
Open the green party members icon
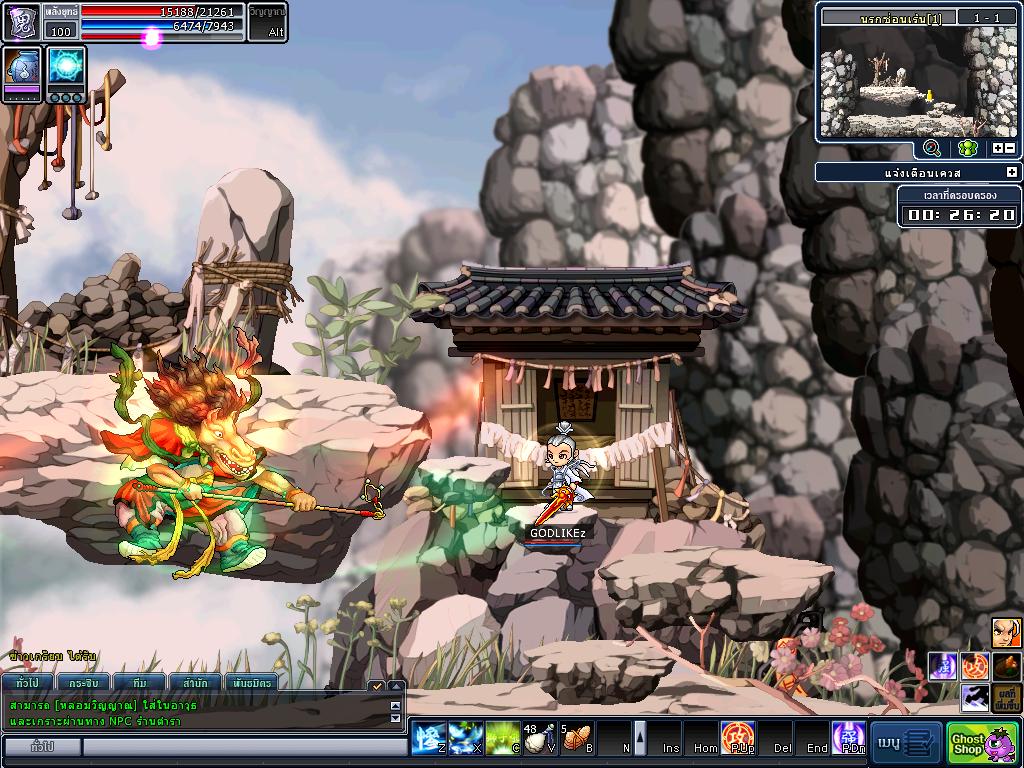(x=966, y=148)
